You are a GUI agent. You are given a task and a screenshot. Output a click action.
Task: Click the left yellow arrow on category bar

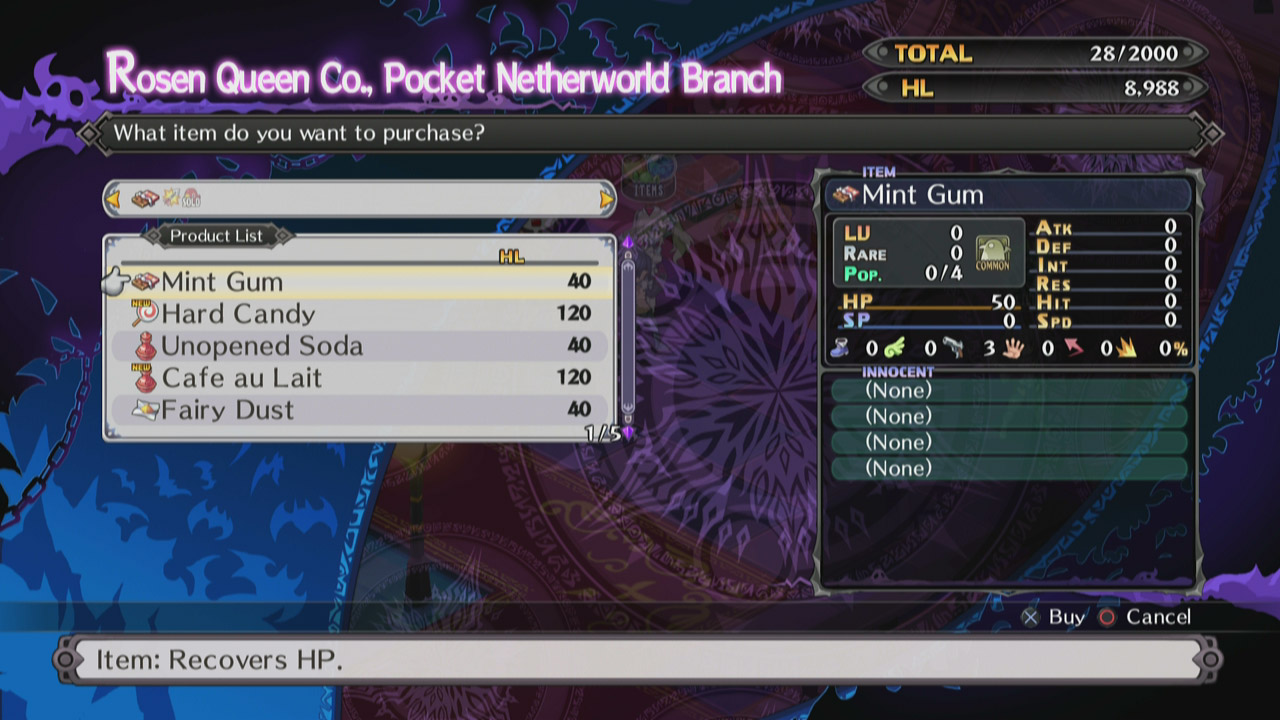[x=113, y=200]
